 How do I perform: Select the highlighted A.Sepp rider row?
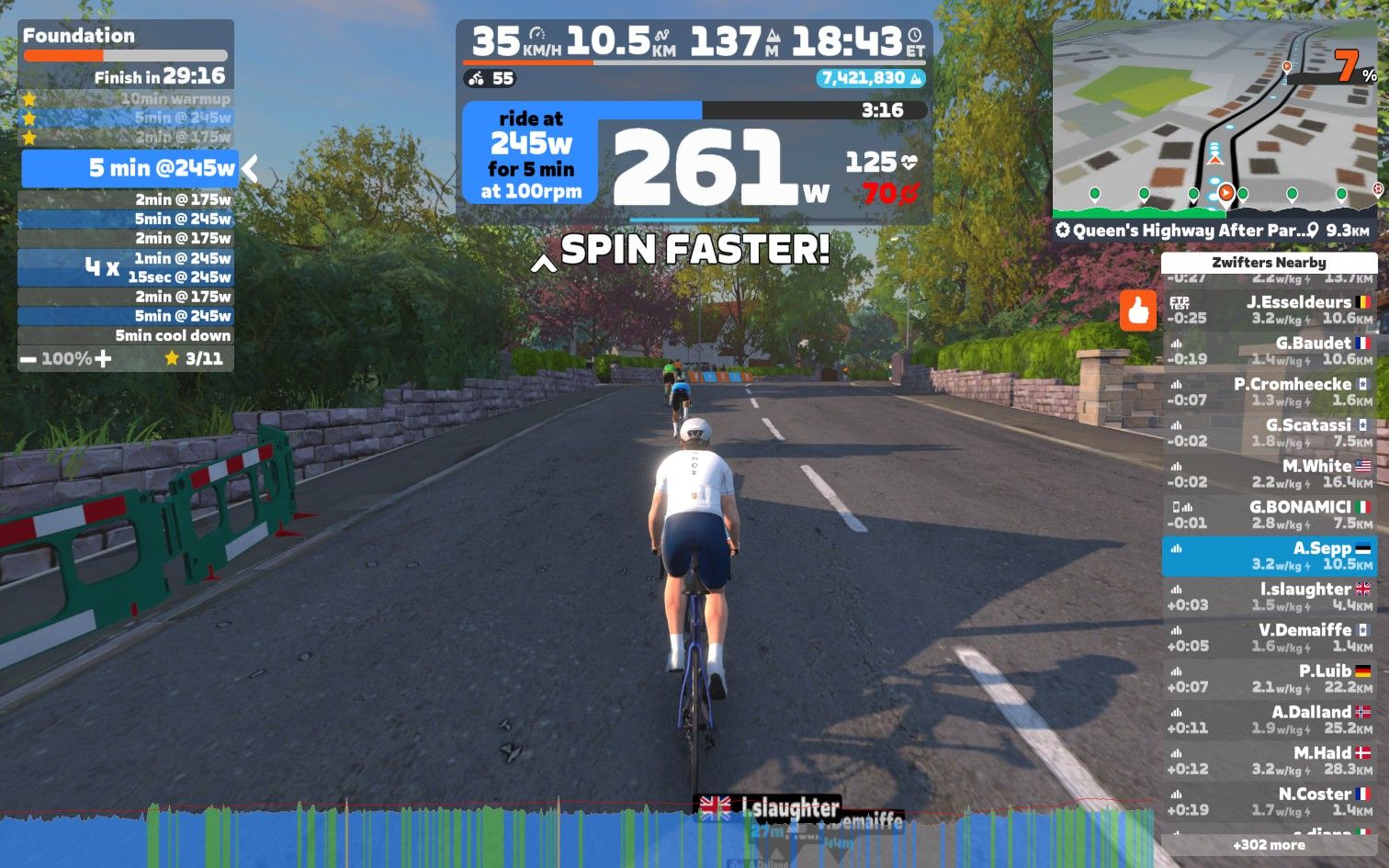1270,557
